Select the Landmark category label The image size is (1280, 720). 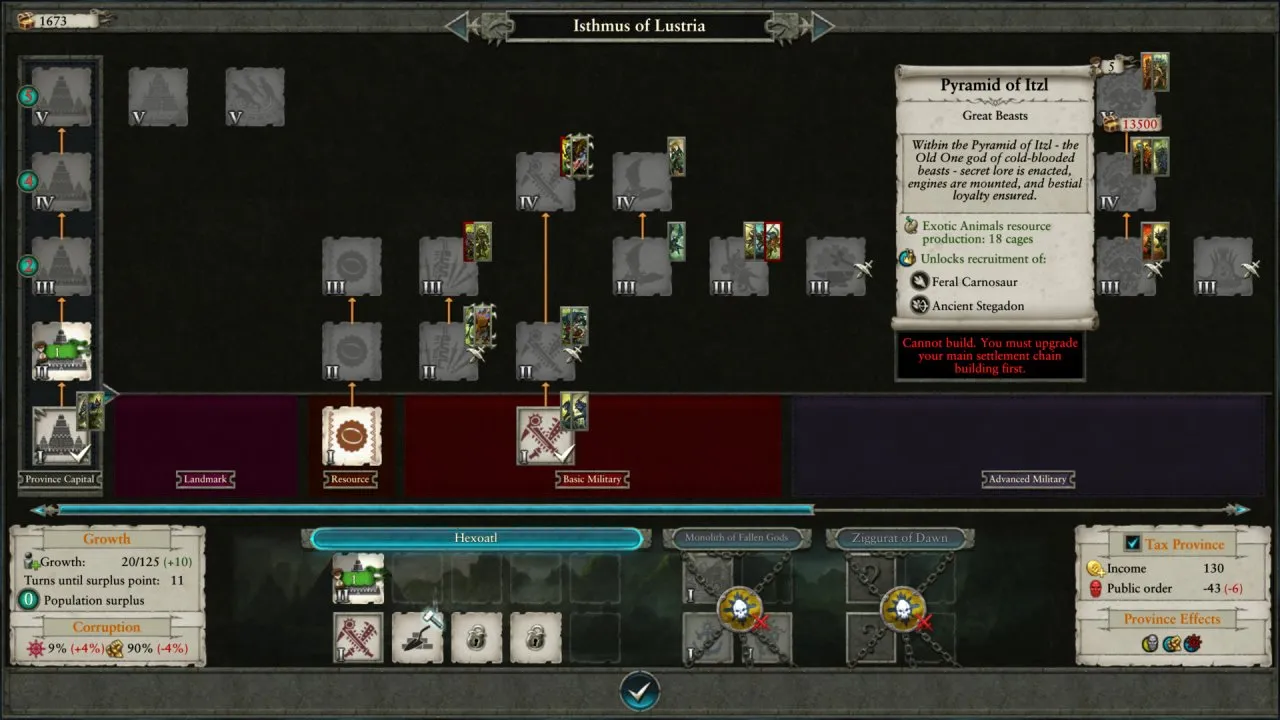point(205,480)
